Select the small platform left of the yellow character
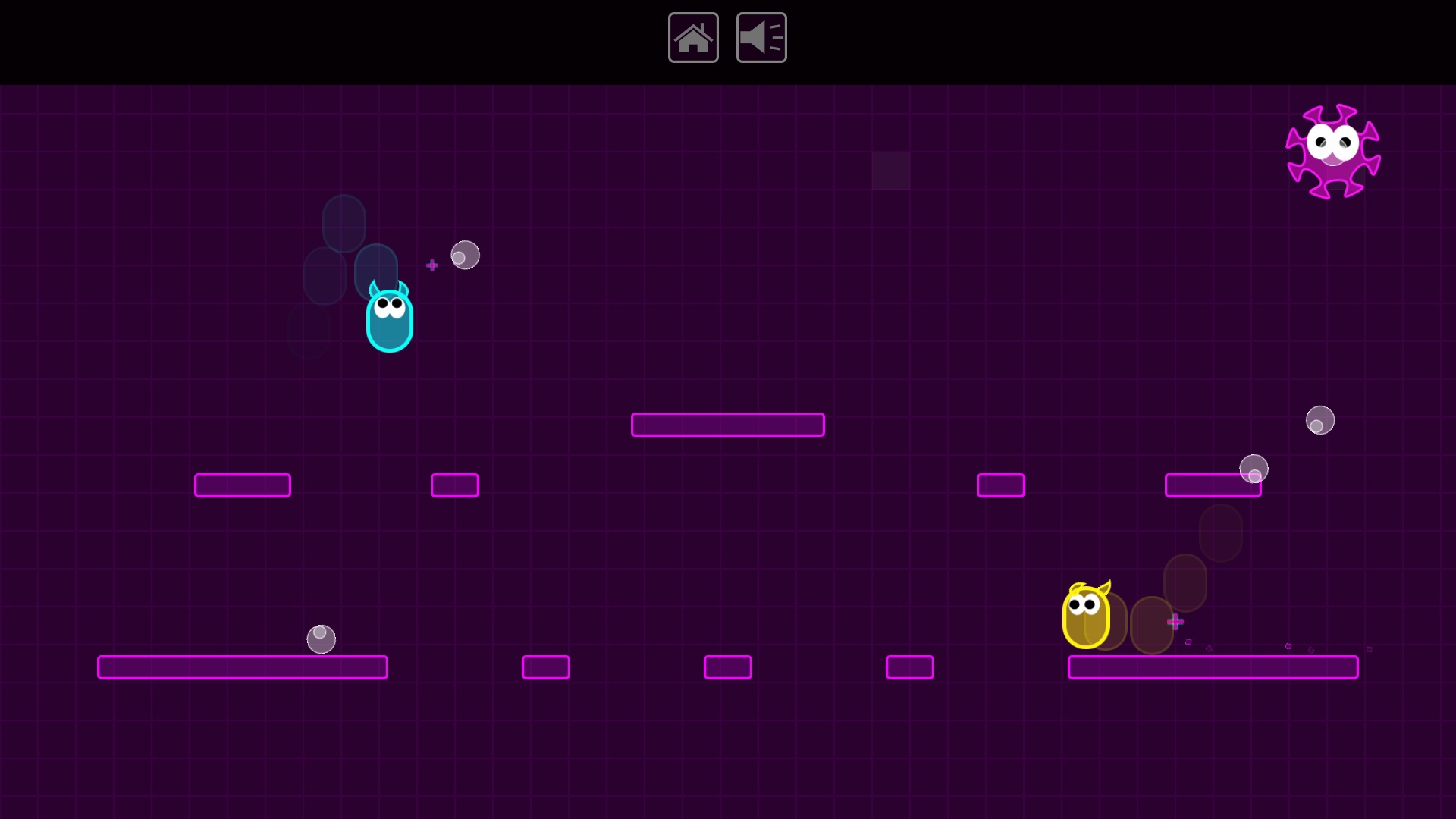The image size is (1456, 819). [x=909, y=667]
